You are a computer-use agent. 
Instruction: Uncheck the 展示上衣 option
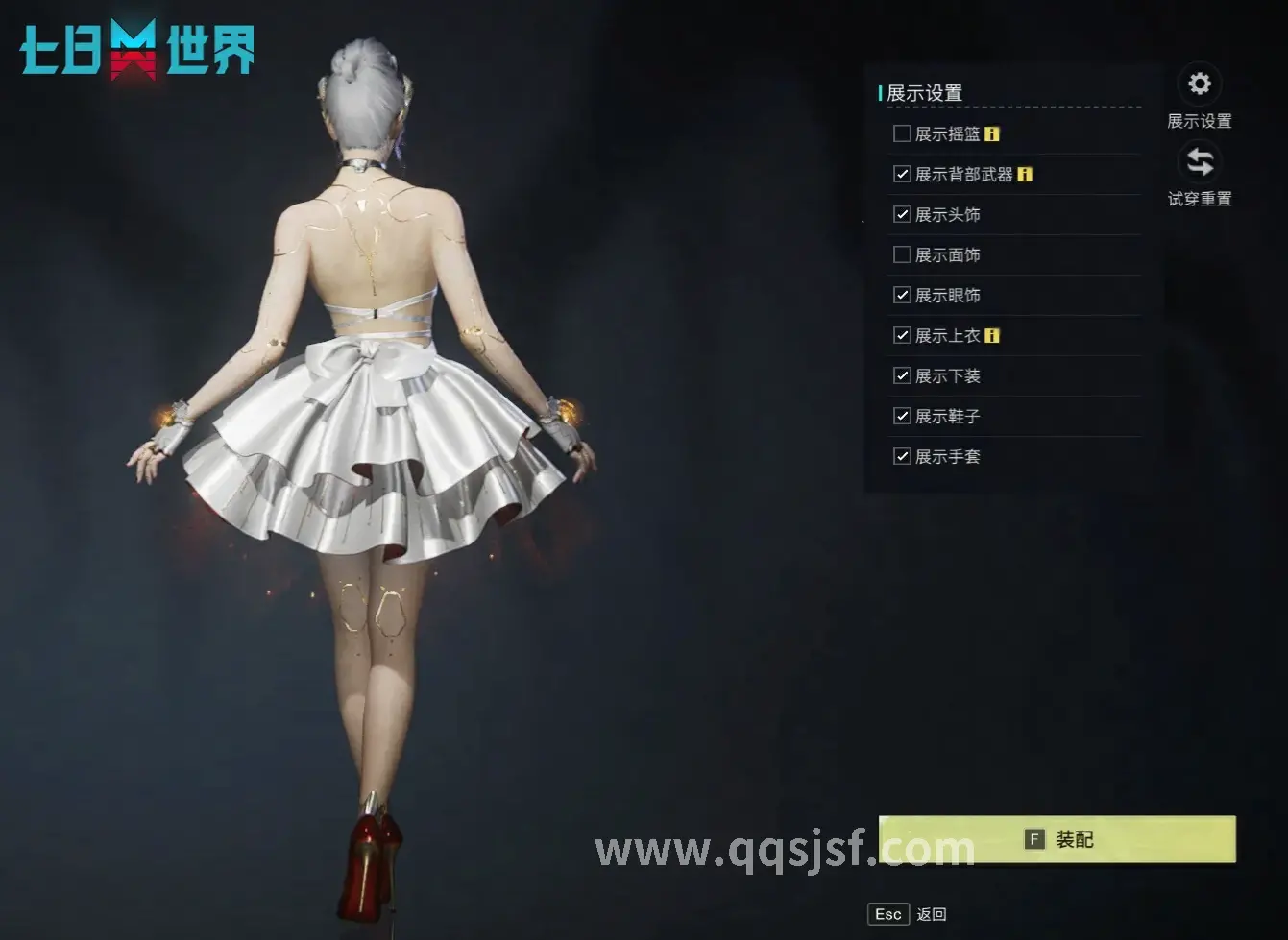(901, 336)
